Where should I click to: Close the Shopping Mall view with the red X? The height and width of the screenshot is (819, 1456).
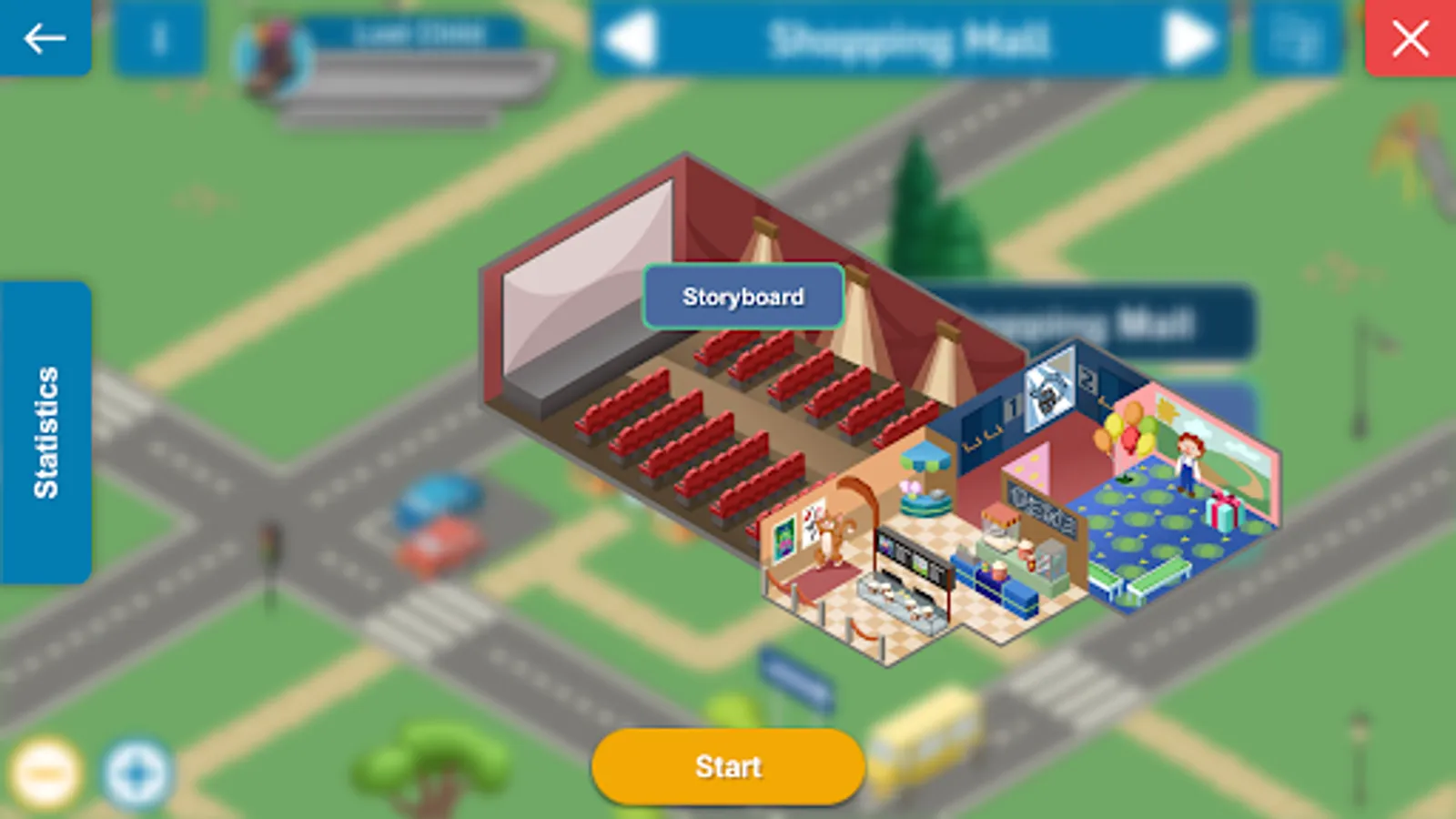[1409, 38]
